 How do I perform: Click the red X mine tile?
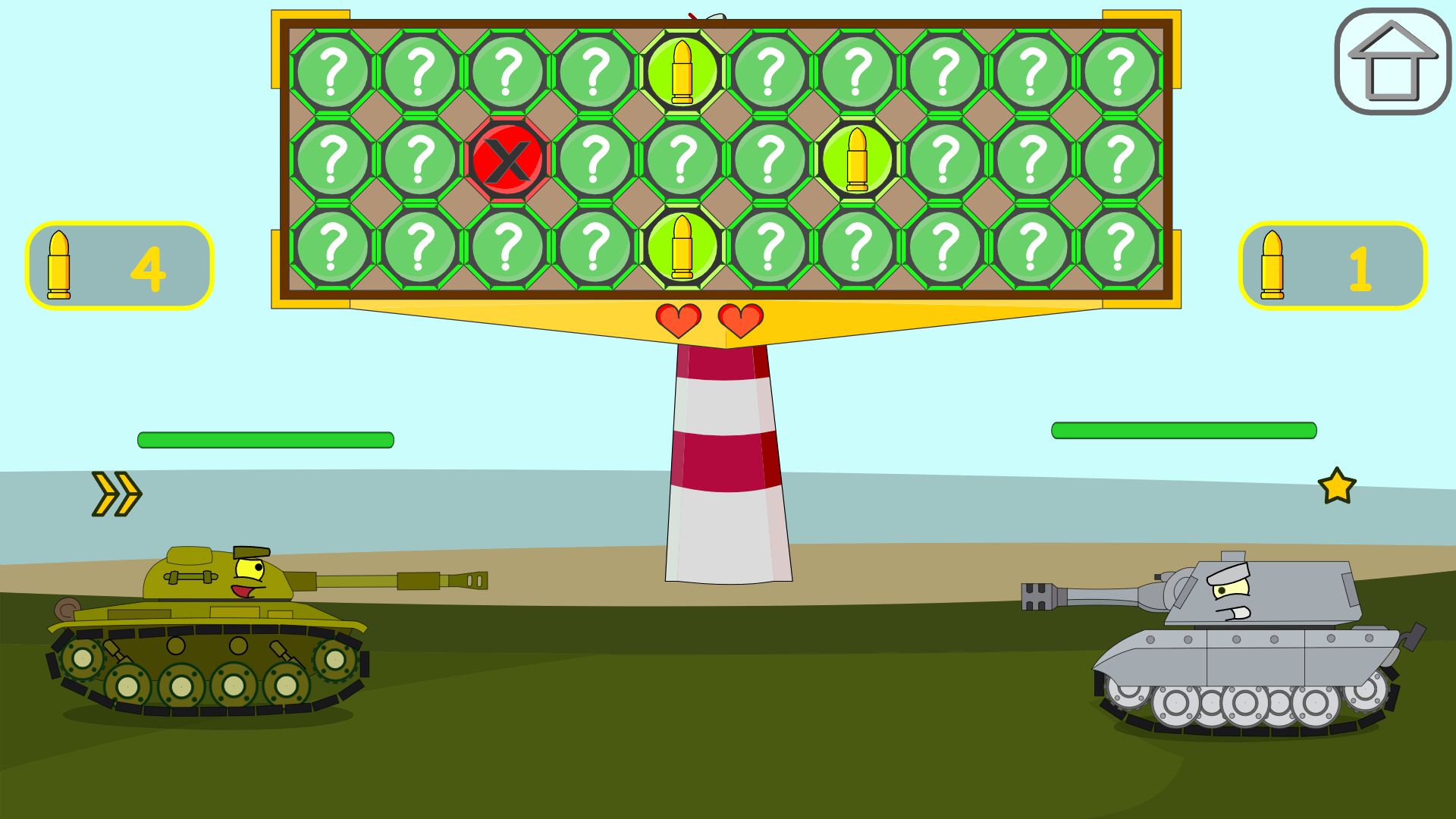pyautogui.click(x=509, y=159)
